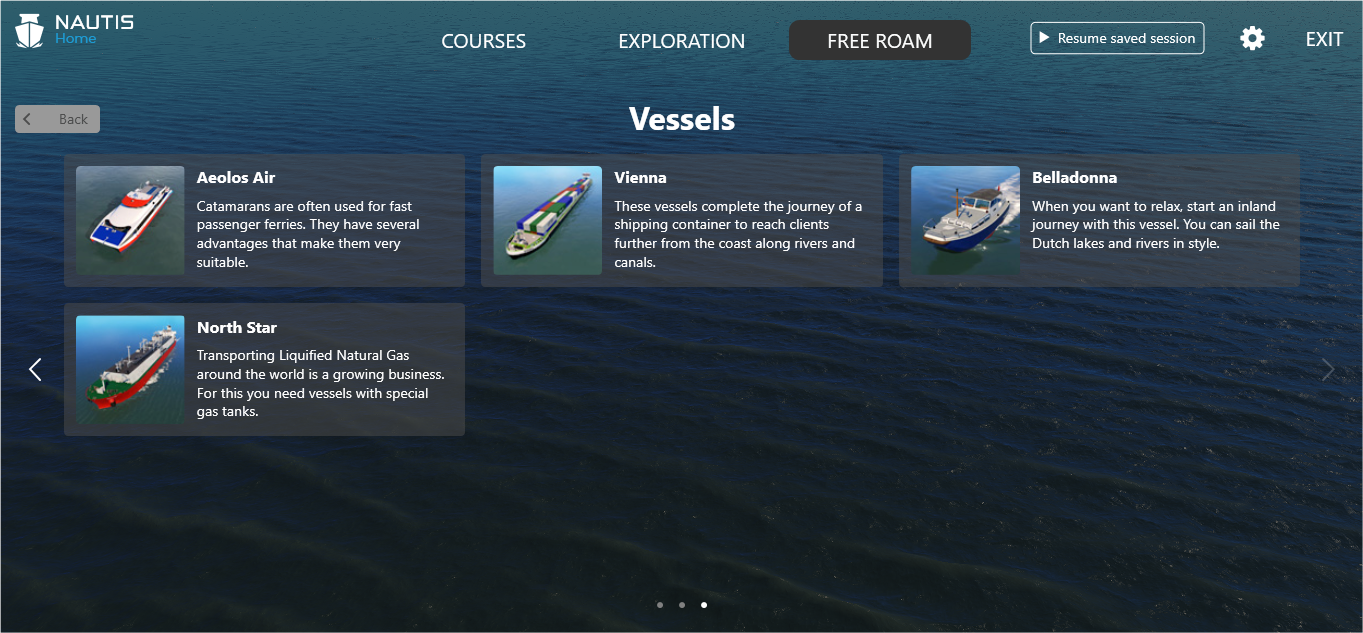Image resolution: width=1363 pixels, height=633 pixels.
Task: Choose the North Star LNG carrier
Action: (x=264, y=369)
